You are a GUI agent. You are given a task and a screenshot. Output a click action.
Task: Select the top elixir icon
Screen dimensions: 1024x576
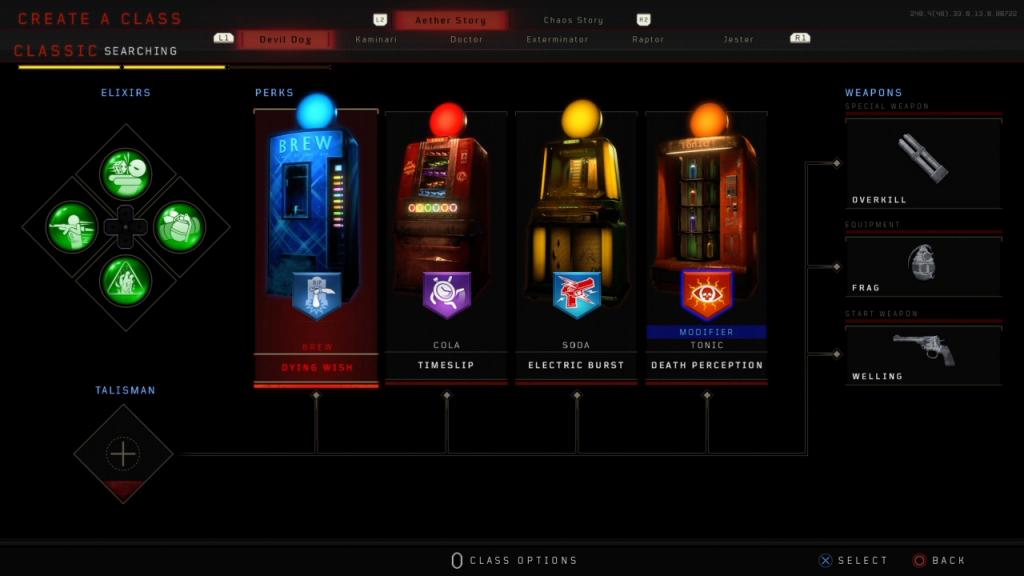point(125,174)
